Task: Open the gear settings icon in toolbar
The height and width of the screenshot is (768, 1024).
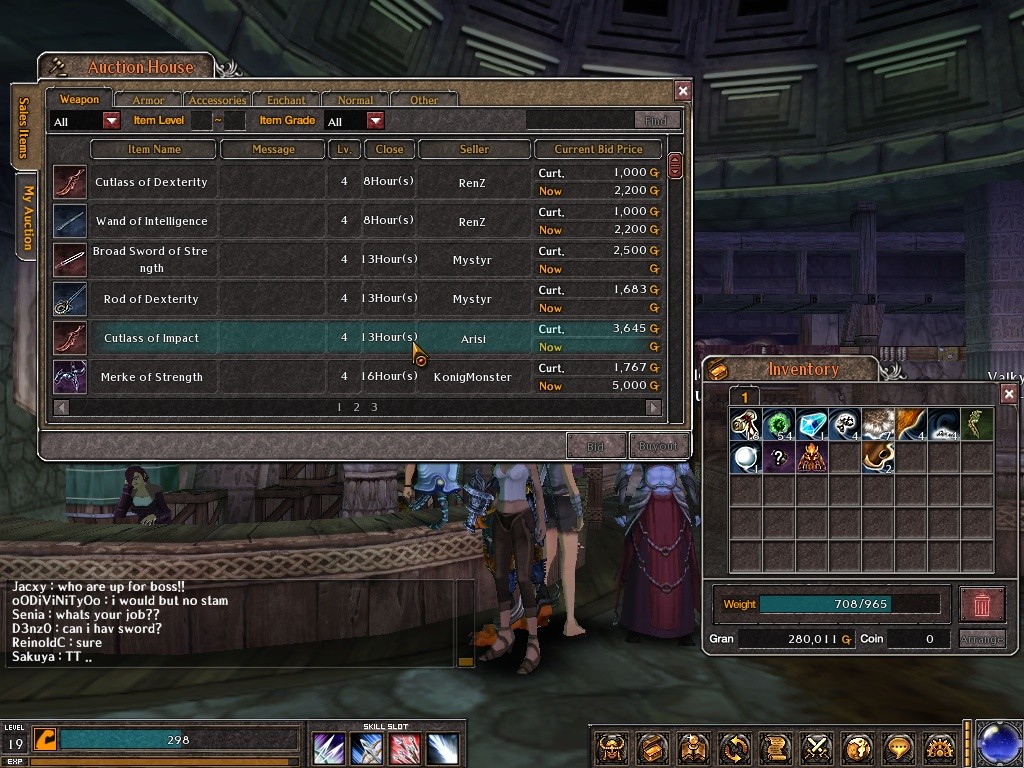Action: [940, 747]
